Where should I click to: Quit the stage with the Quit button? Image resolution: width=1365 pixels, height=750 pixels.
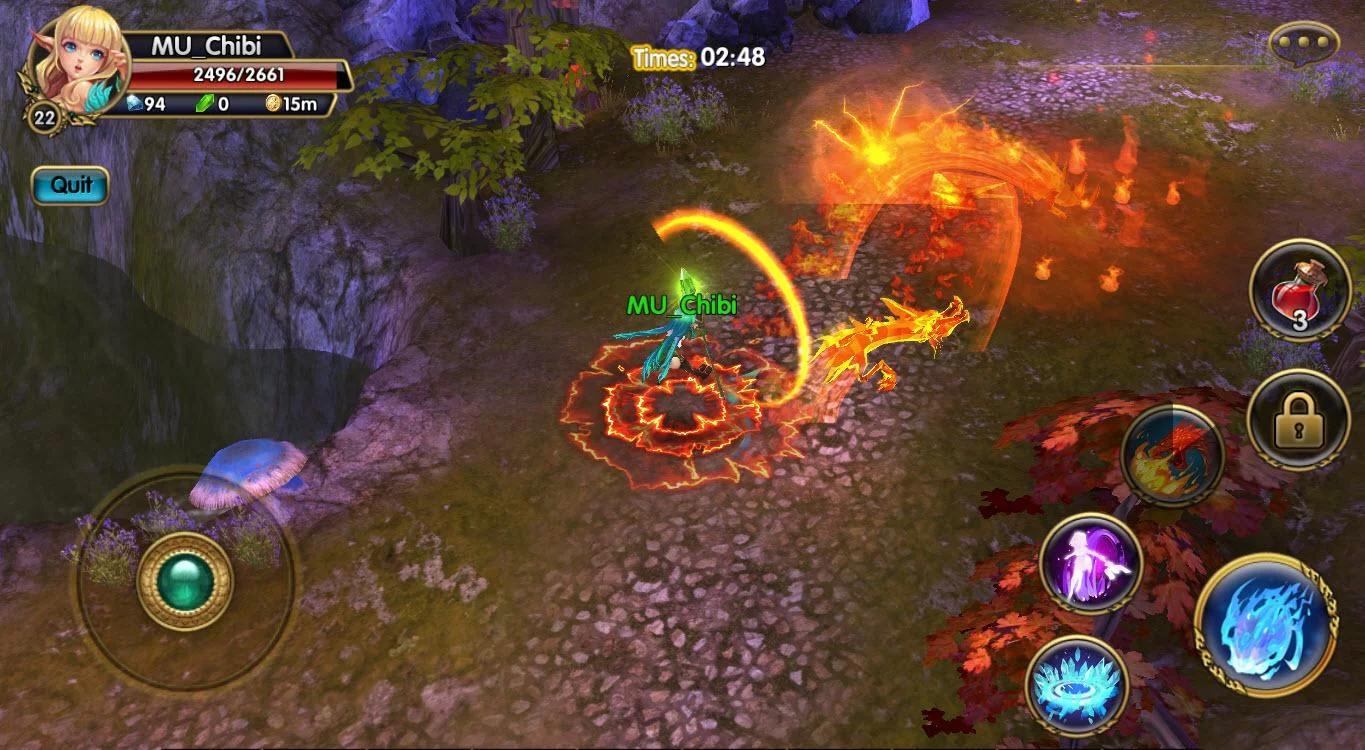click(x=70, y=185)
